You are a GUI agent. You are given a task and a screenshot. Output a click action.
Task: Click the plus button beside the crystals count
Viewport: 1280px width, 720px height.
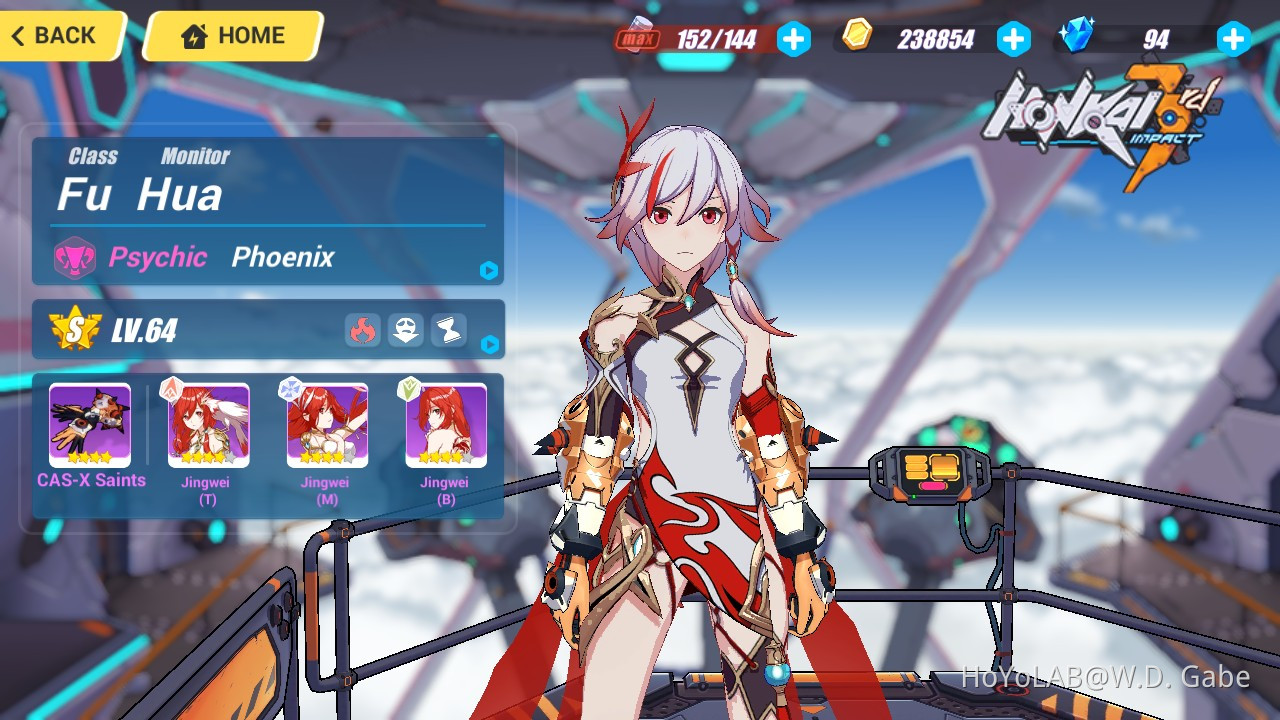(1233, 39)
